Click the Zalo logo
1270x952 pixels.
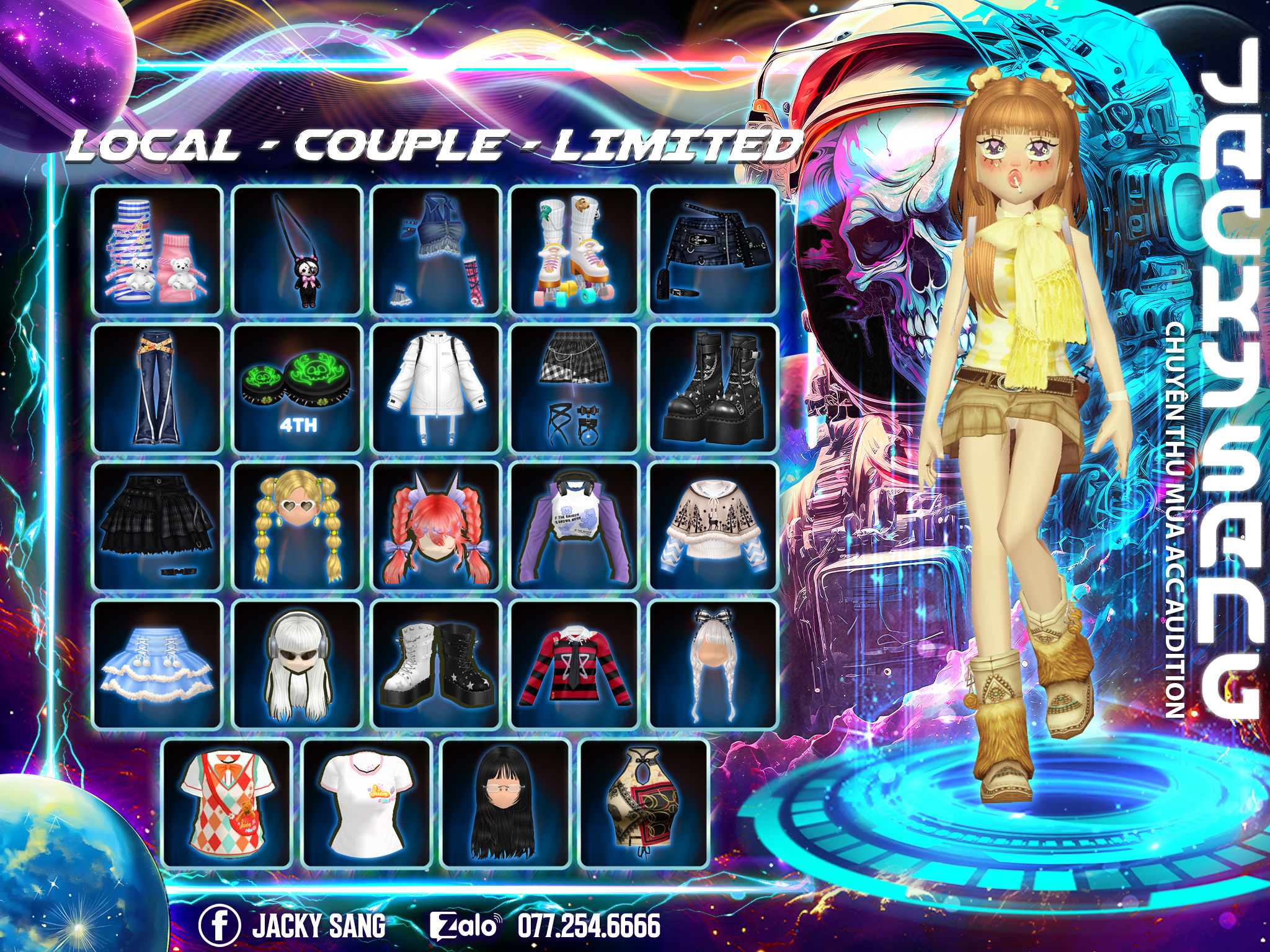click(x=465, y=925)
